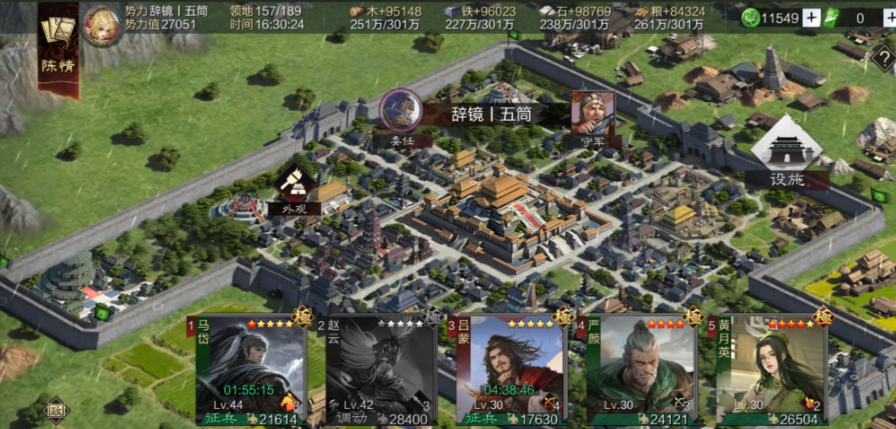This screenshot has width=896, height=429.
Task: Show the grain resource details
Action: point(669,17)
